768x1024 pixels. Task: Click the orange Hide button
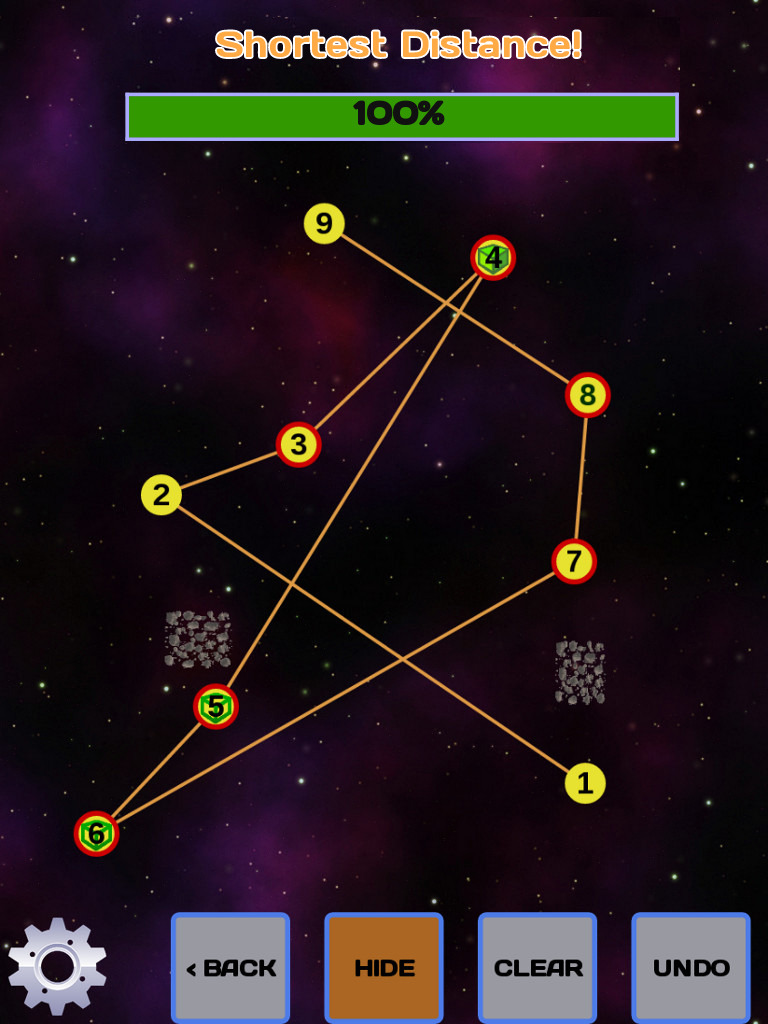tap(384, 967)
